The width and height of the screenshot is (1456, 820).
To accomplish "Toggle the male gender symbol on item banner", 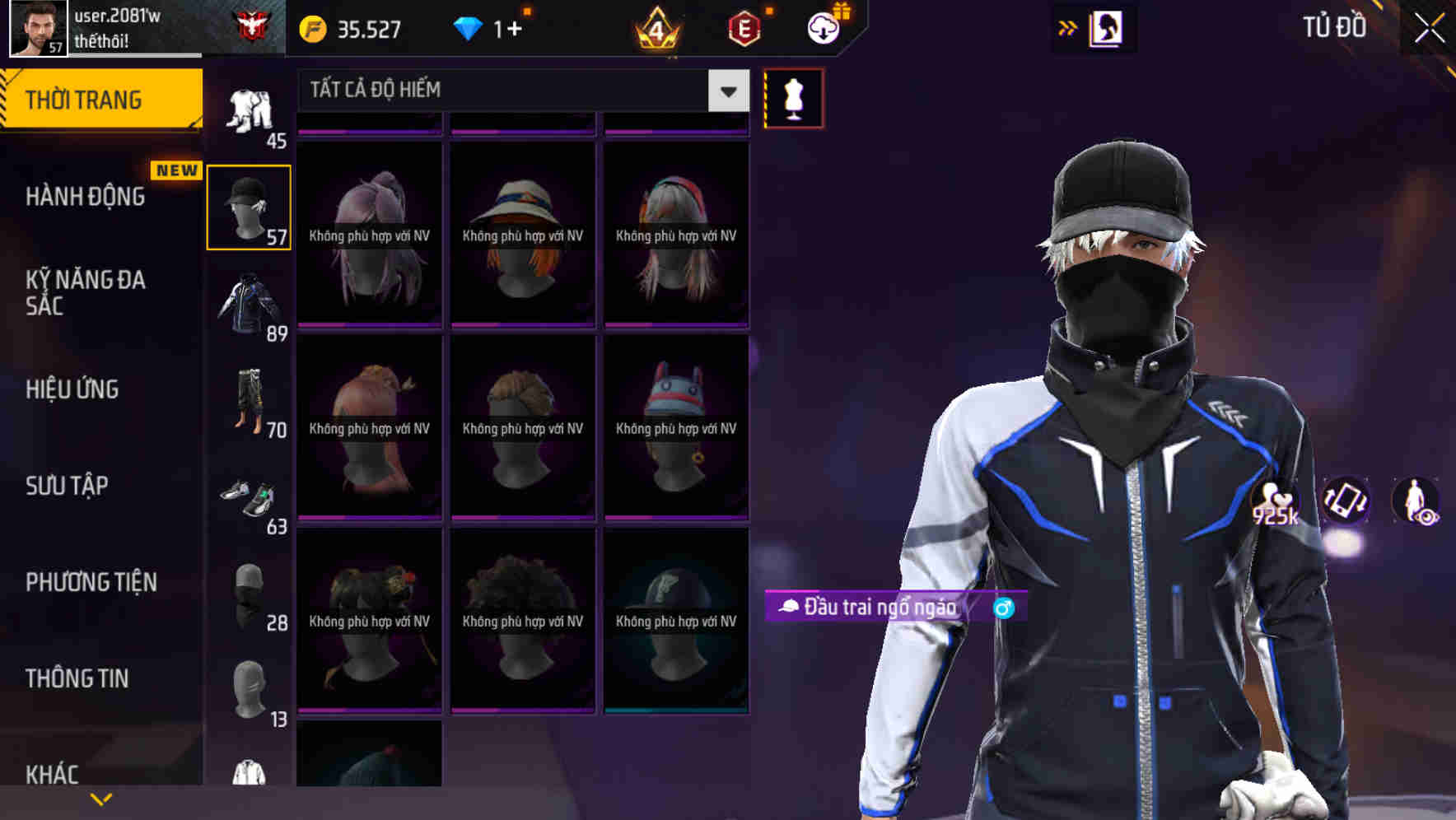I will [1003, 609].
